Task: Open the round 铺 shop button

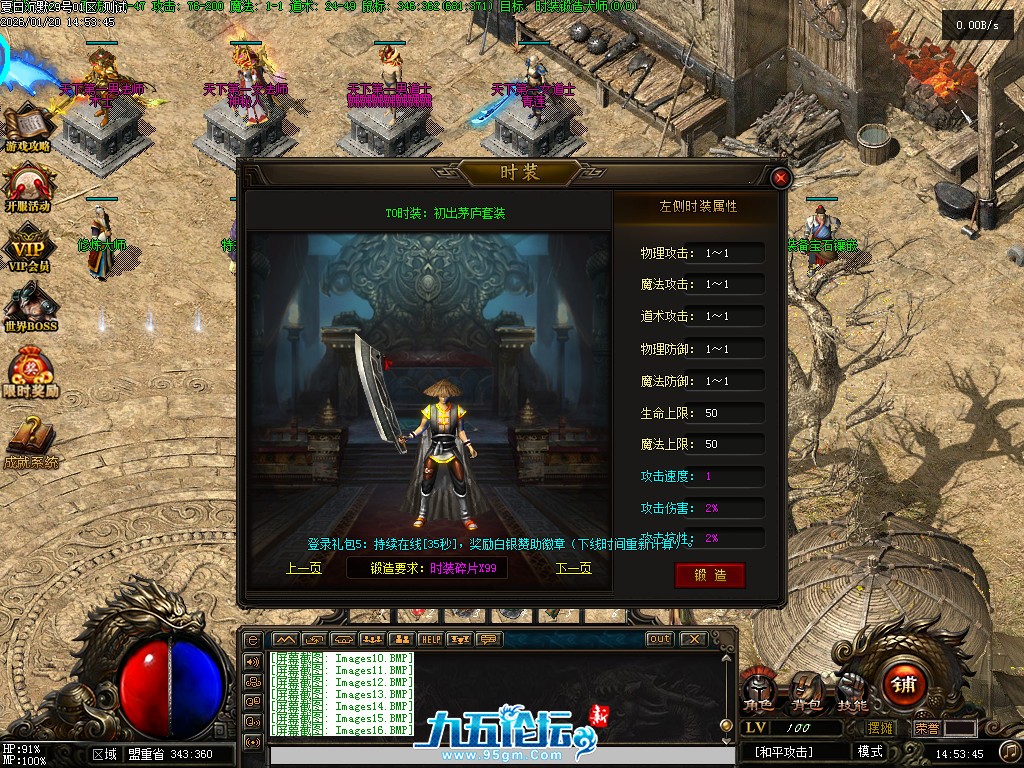Action: tap(905, 685)
